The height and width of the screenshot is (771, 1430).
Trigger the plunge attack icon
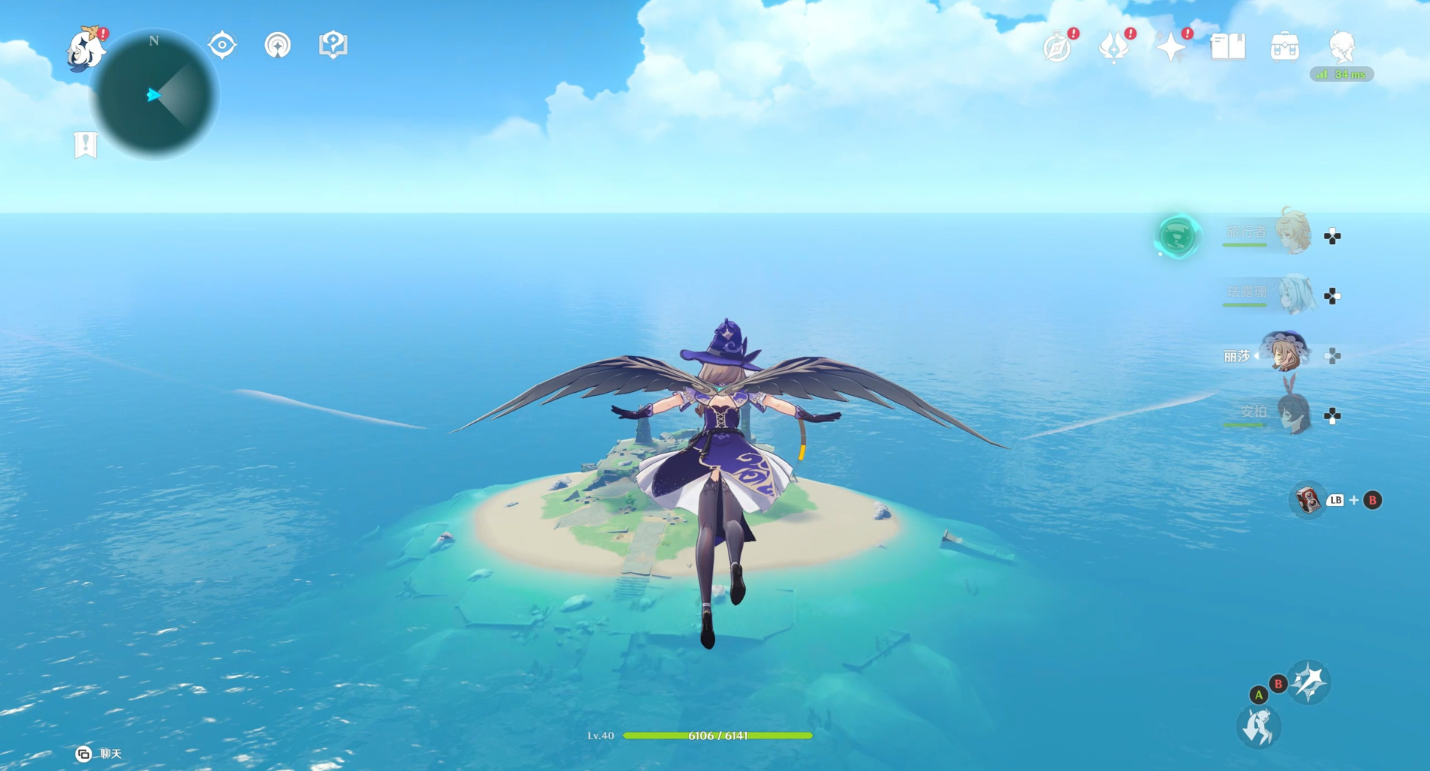1258,725
